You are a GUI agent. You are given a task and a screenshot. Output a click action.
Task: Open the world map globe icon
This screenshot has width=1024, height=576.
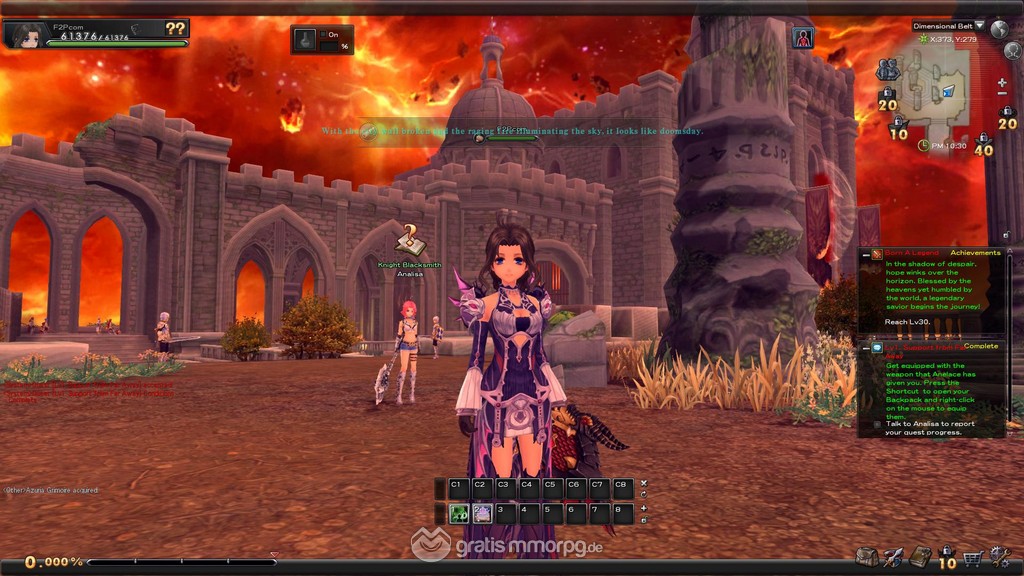coord(999,29)
